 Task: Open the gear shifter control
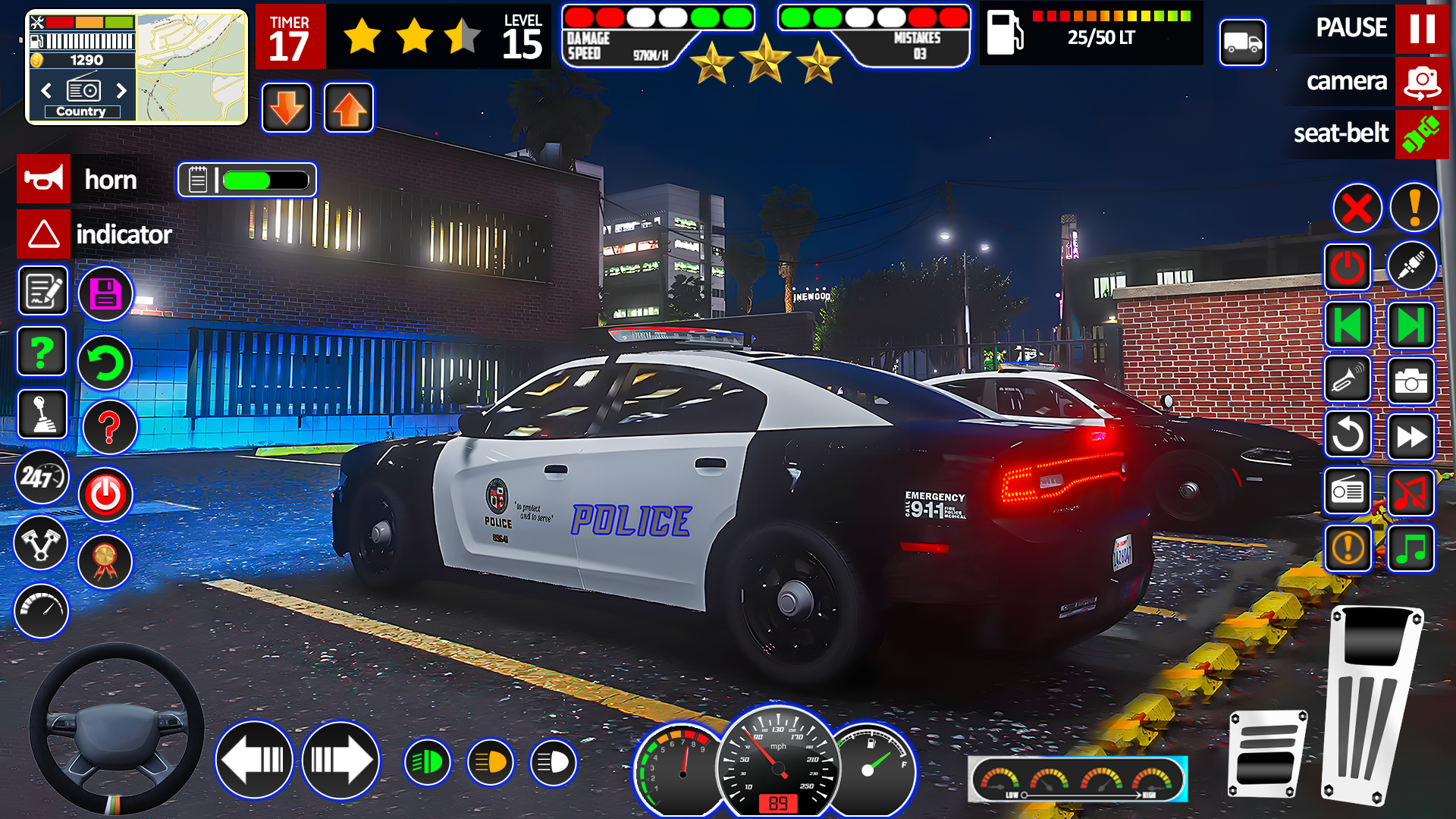click(42, 414)
